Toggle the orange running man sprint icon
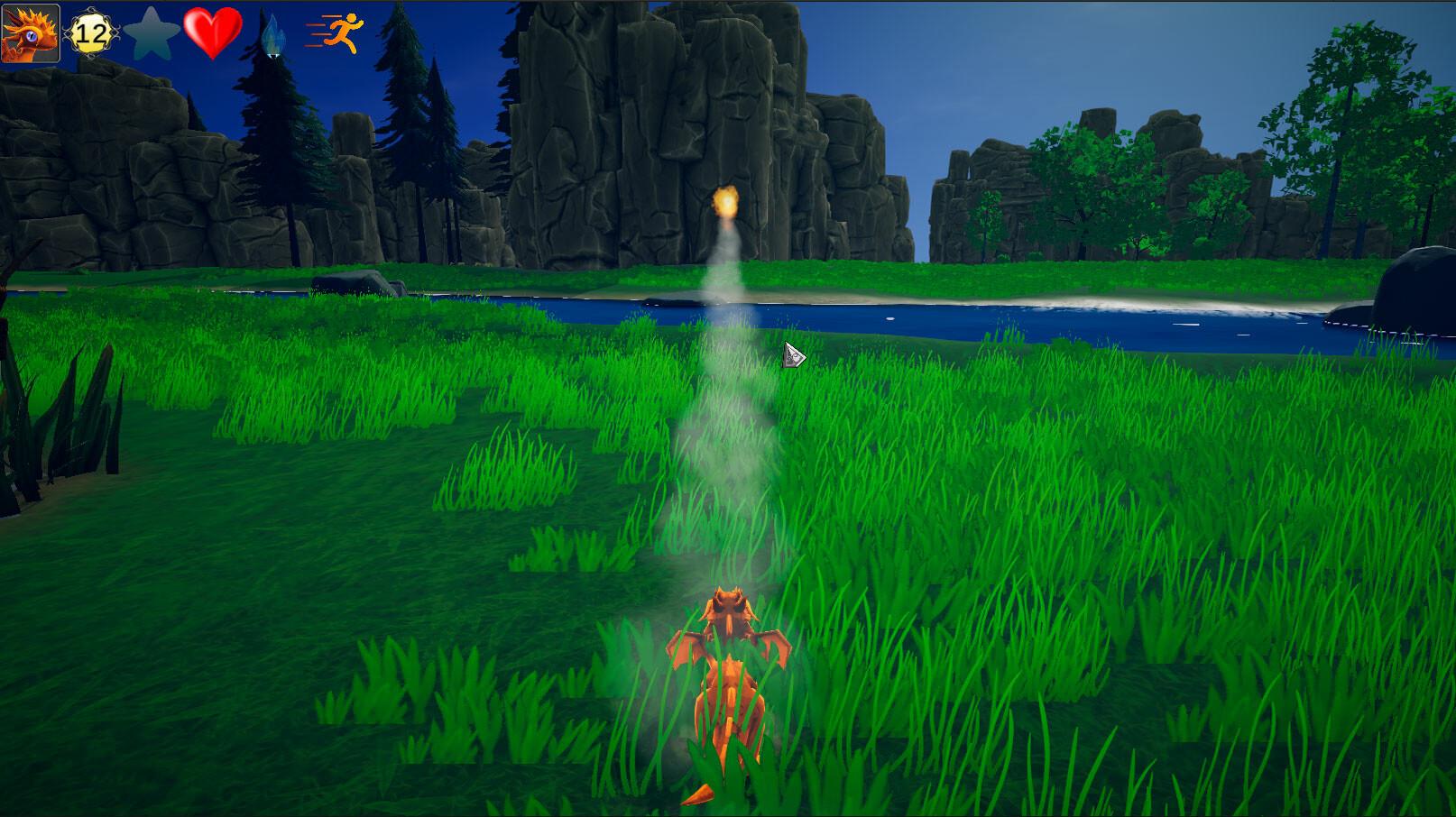Screen dimensions: 1456x817 click(x=336, y=33)
